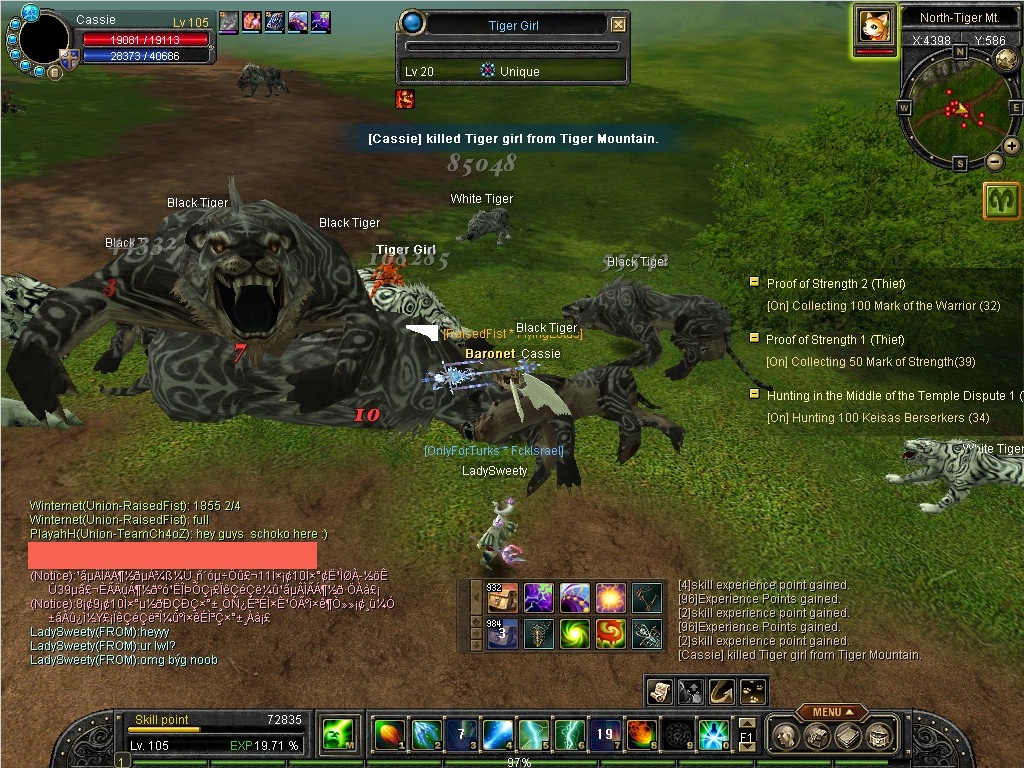
Task: Cast the lightning skill in slot 6
Action: click(569, 735)
